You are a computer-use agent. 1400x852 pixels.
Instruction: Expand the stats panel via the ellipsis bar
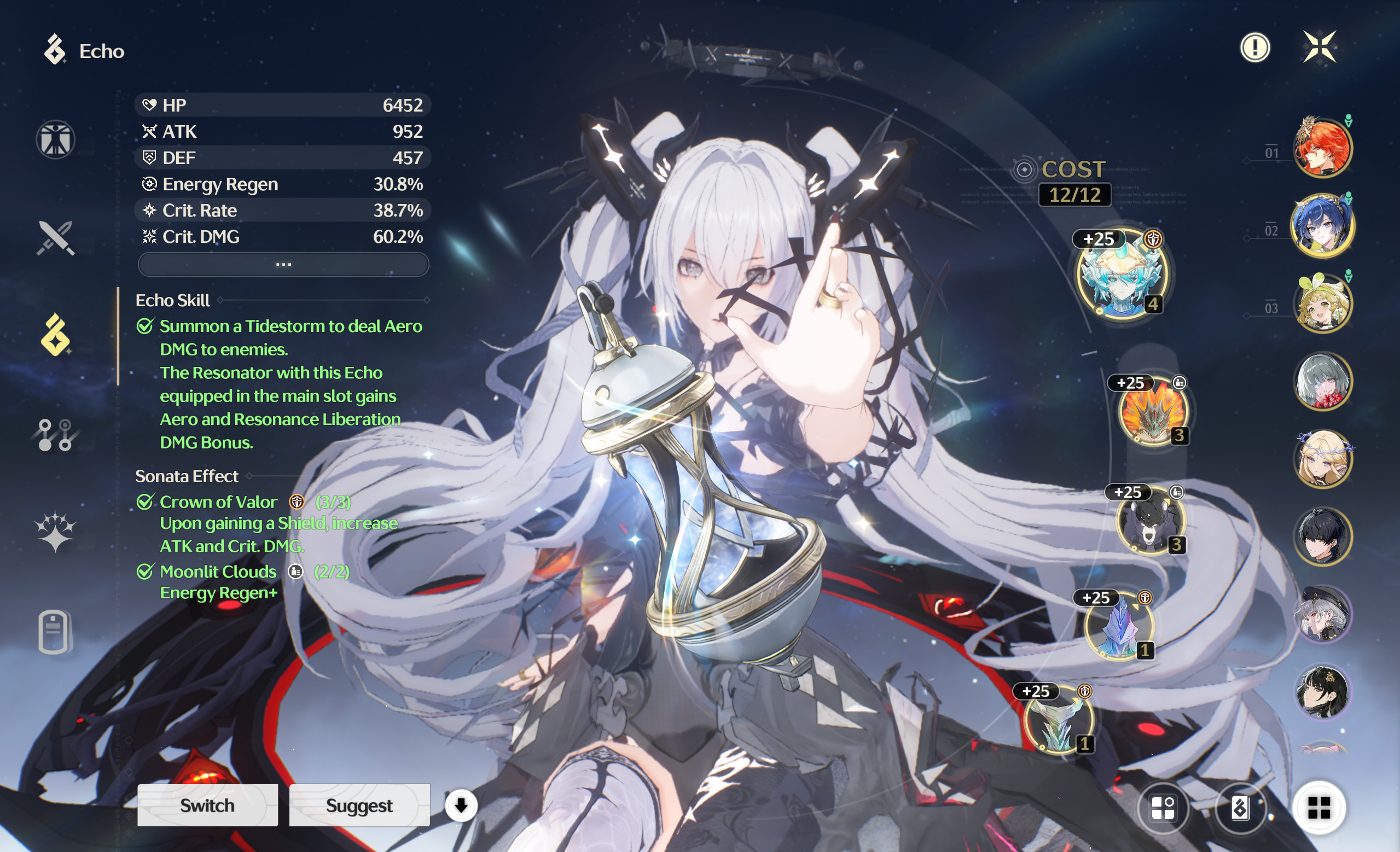click(283, 264)
